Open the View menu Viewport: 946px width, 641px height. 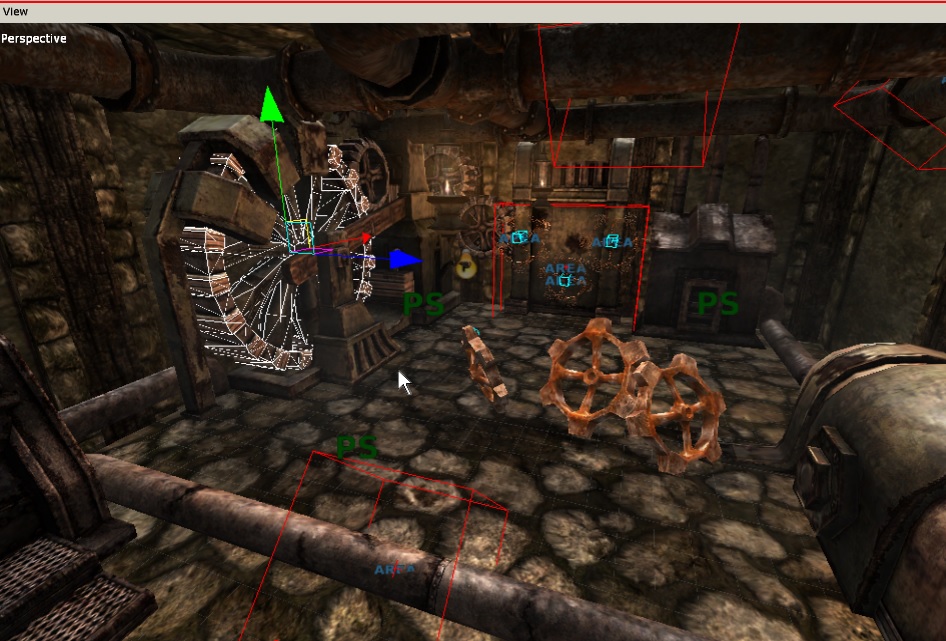point(16,11)
